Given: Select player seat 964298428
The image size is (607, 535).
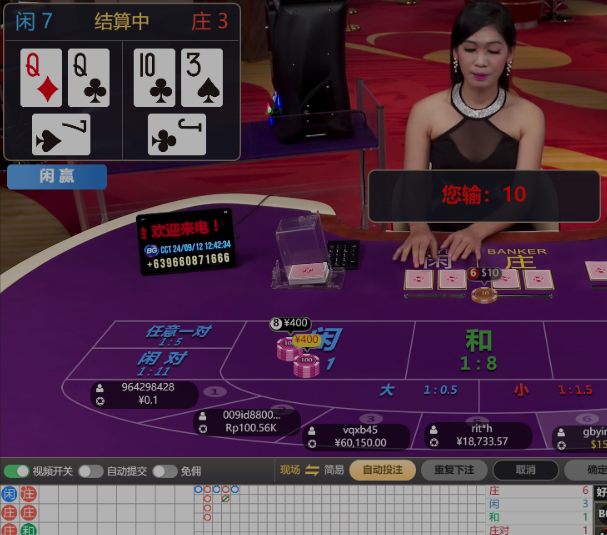Looking at the screenshot, I should [144, 394].
